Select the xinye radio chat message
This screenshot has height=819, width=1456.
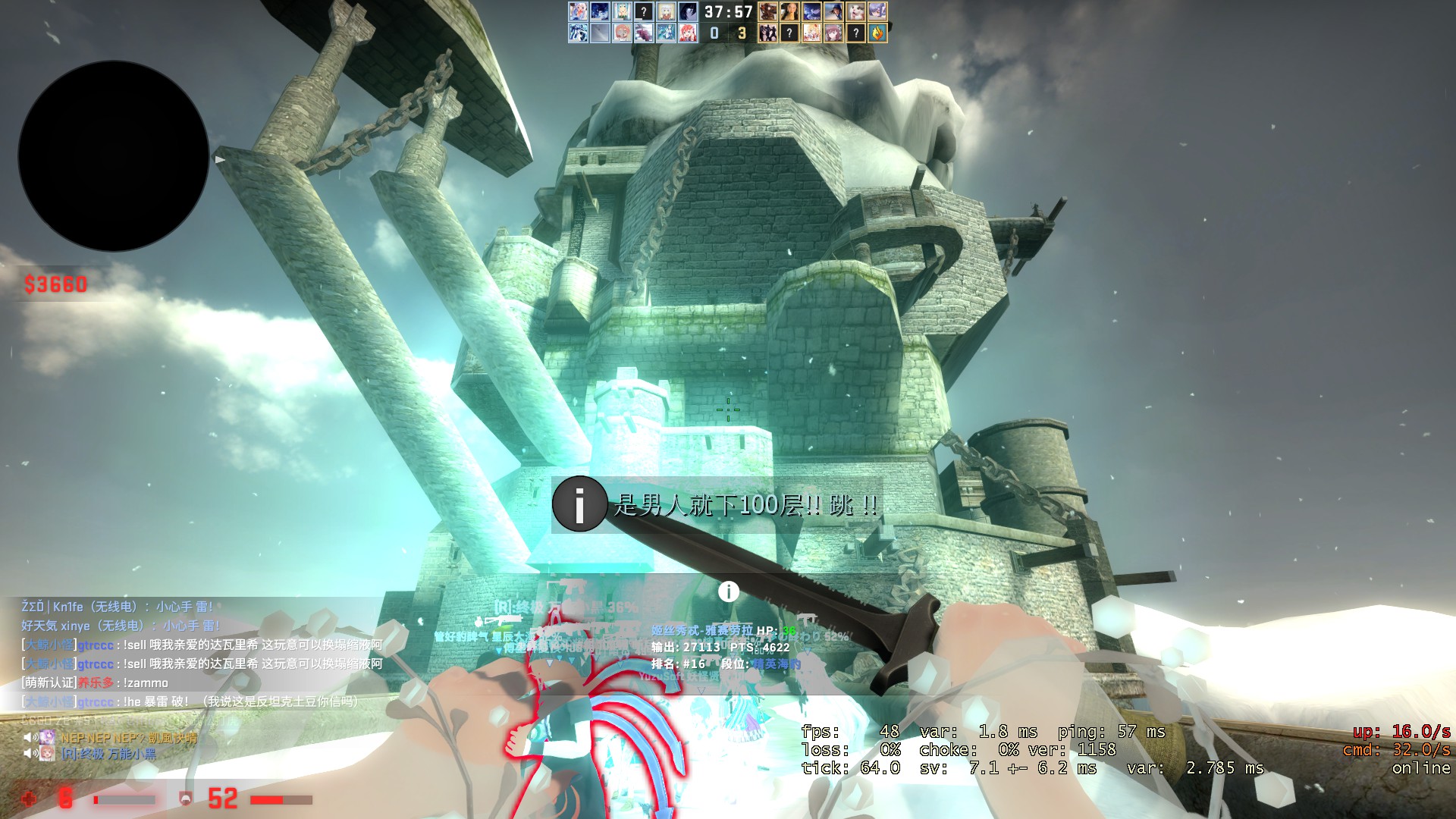(x=121, y=626)
